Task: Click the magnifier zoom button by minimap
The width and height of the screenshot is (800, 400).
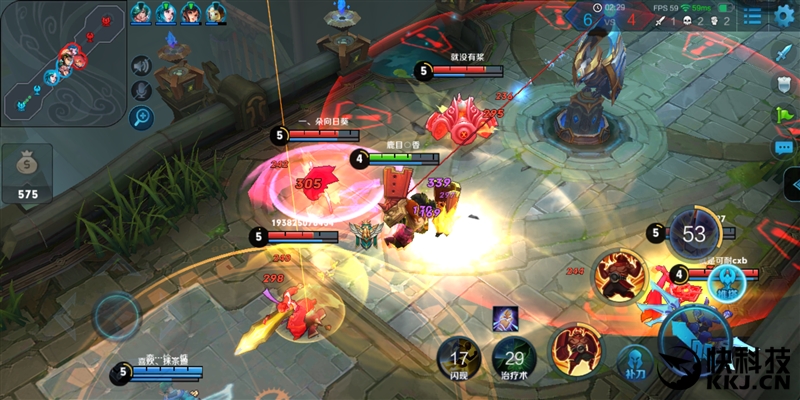Action: click(141, 117)
